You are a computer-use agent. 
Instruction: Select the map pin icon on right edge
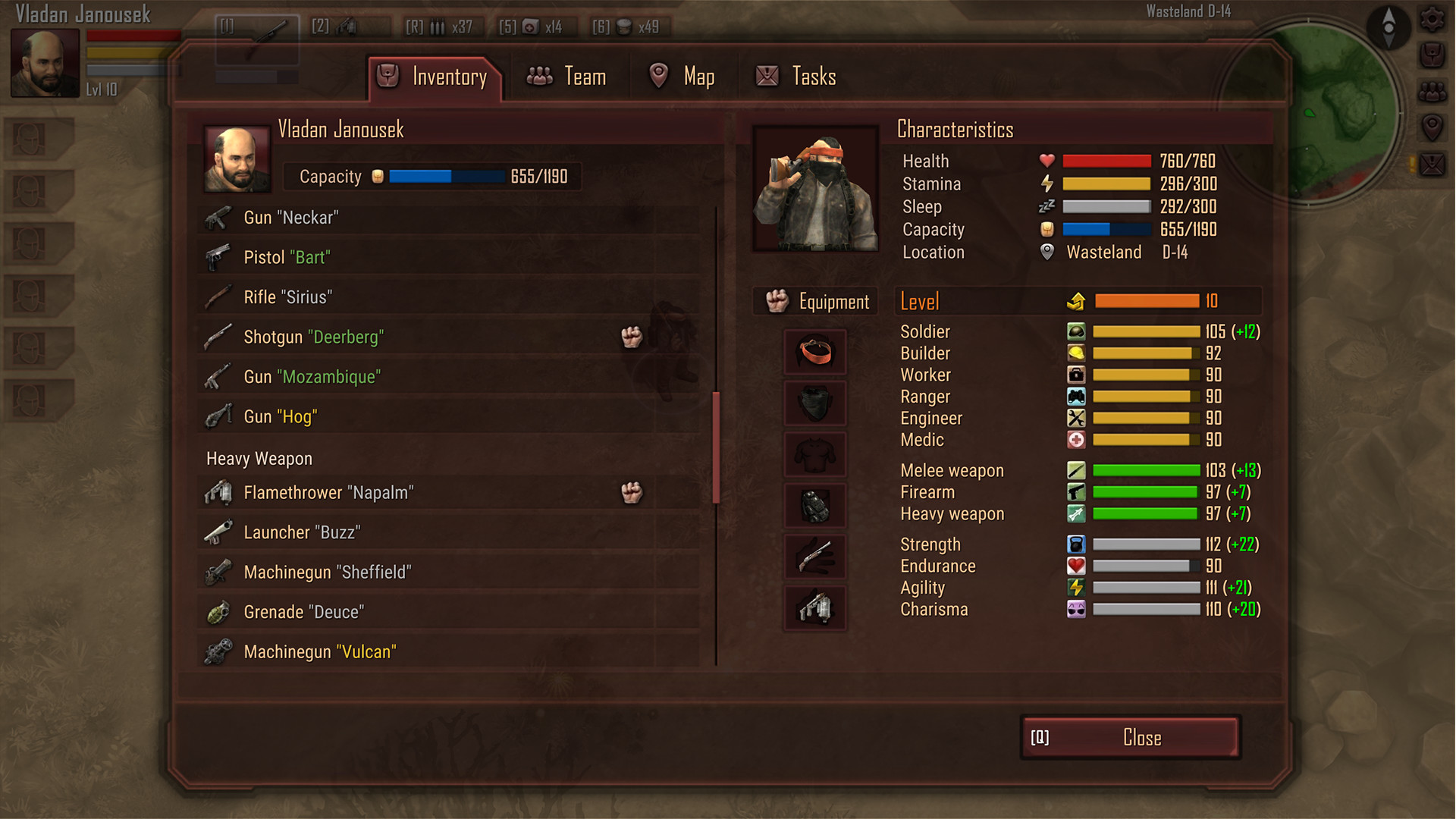[x=1432, y=126]
